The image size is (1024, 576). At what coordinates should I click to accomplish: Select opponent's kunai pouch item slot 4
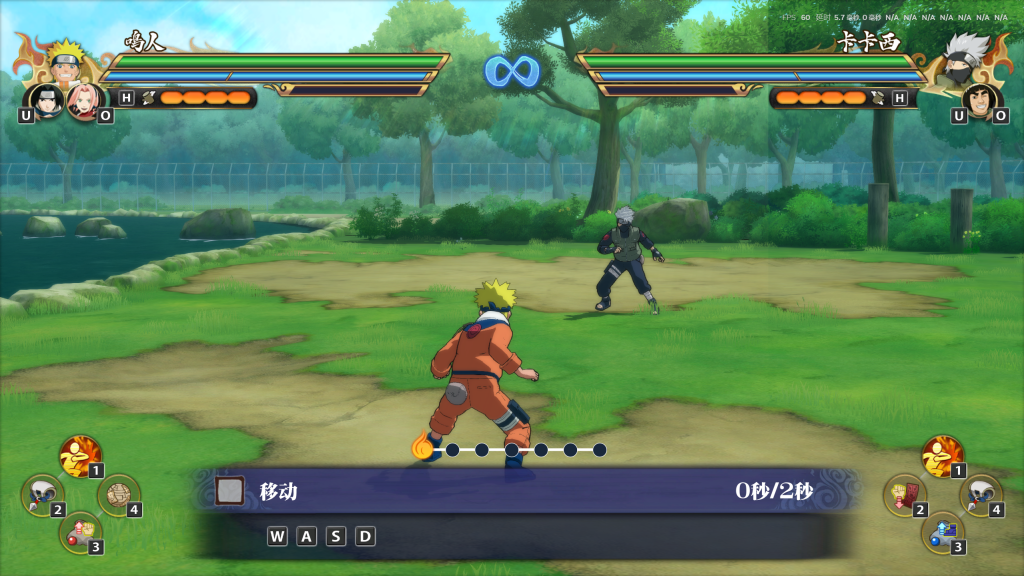tap(980, 494)
